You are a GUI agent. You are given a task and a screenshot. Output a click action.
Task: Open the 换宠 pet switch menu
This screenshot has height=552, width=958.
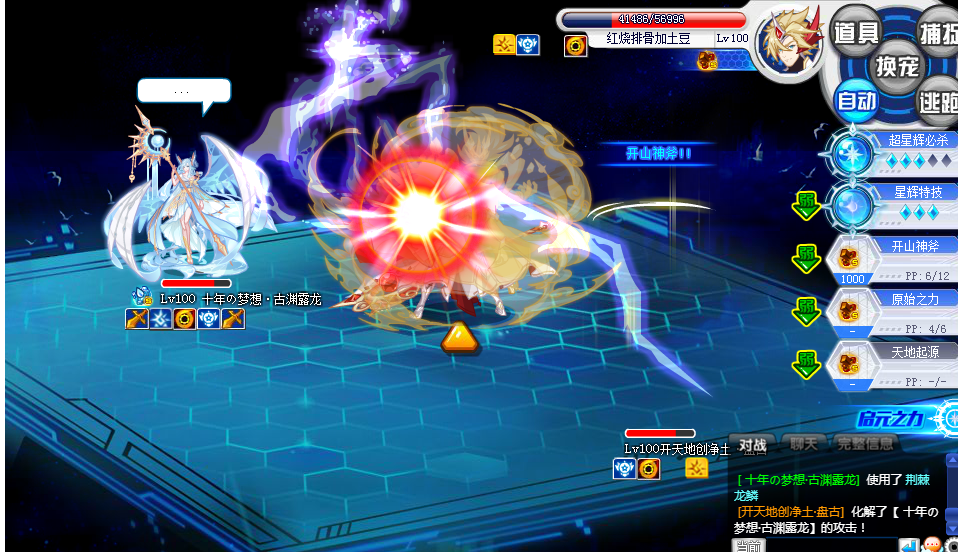(896, 67)
